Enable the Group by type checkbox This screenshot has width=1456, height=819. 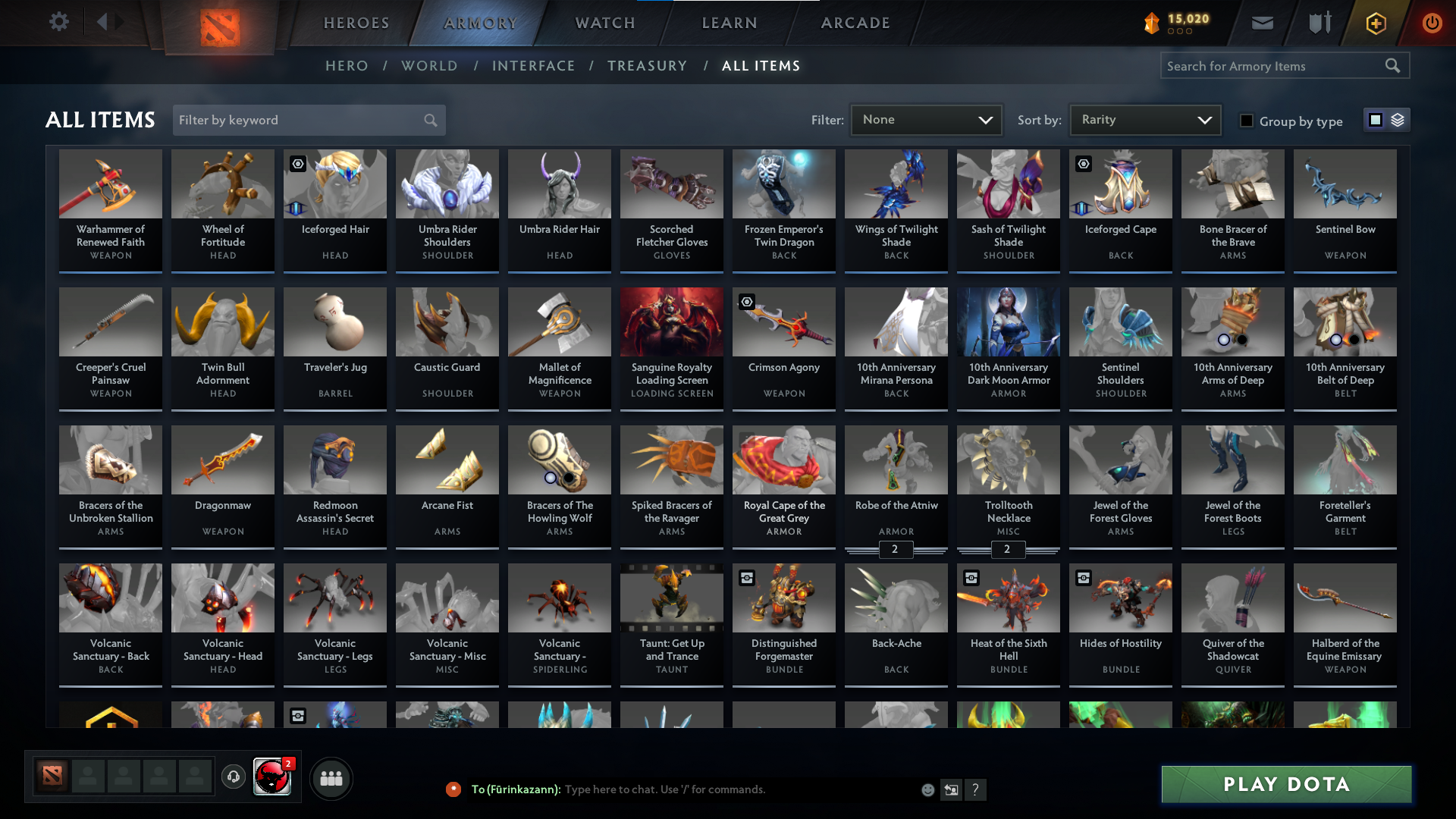(1247, 121)
